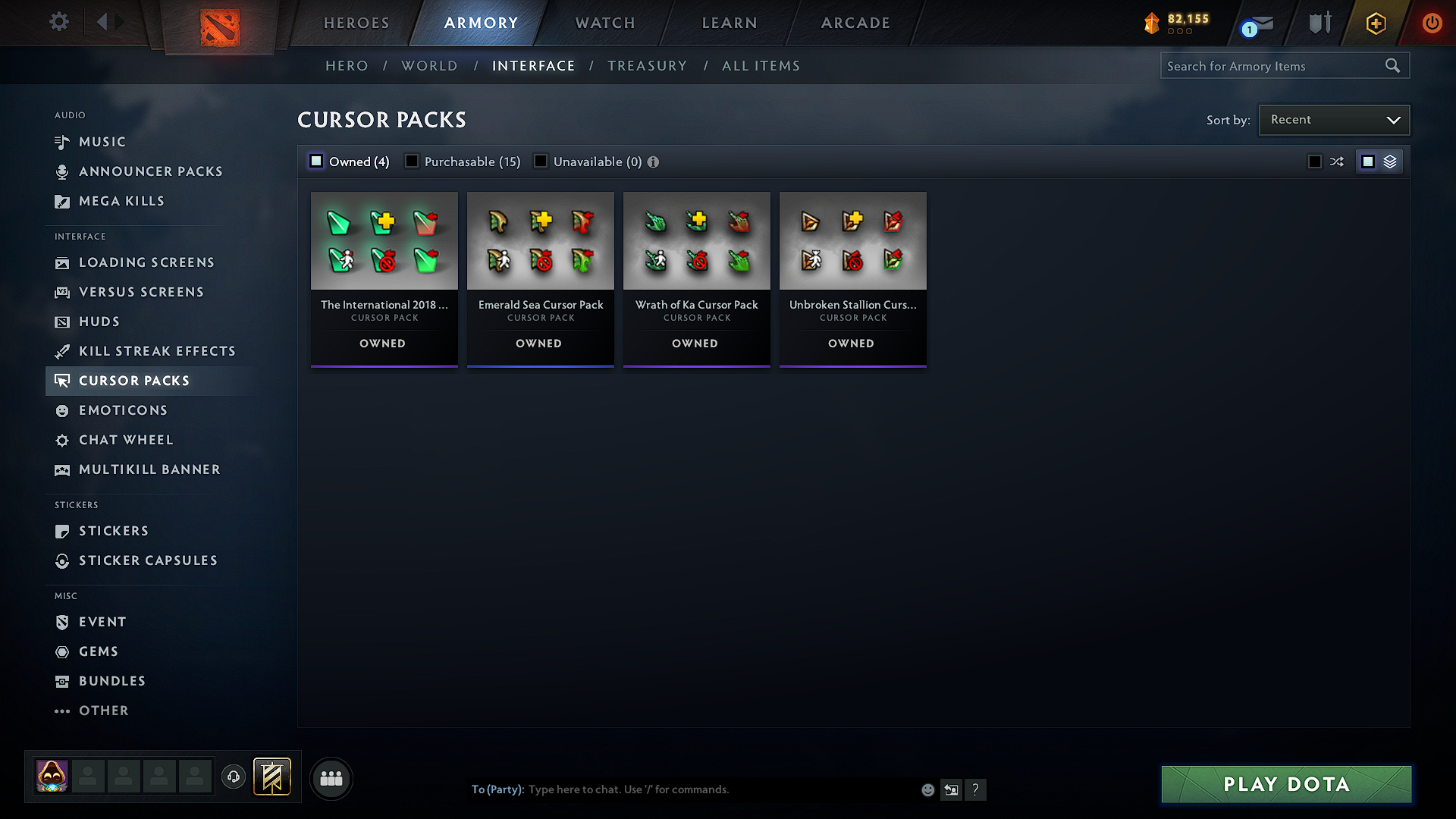The image size is (1456, 819).
Task: Switch to the WATCH tab
Action: tap(604, 23)
